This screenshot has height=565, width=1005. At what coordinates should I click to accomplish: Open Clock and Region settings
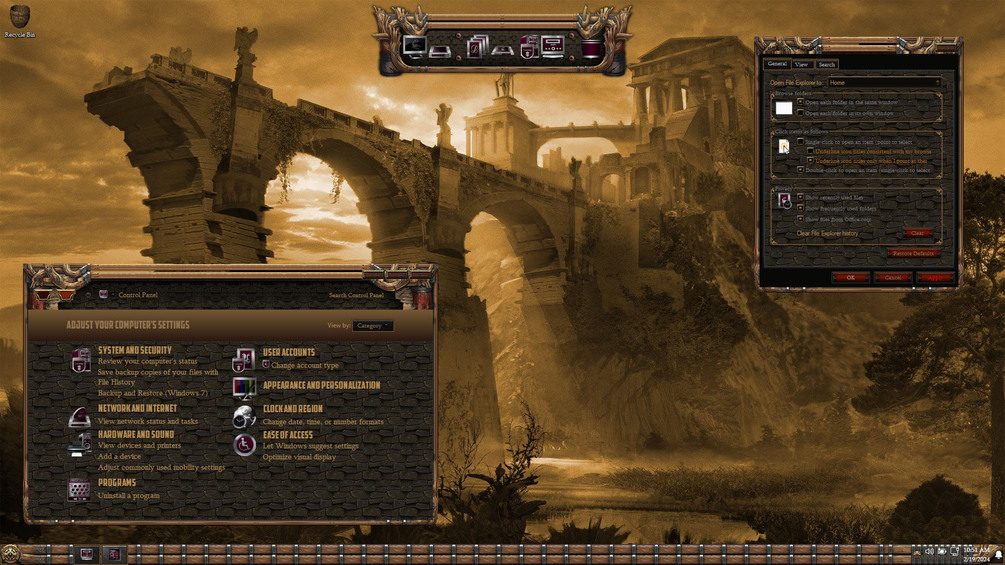point(292,410)
